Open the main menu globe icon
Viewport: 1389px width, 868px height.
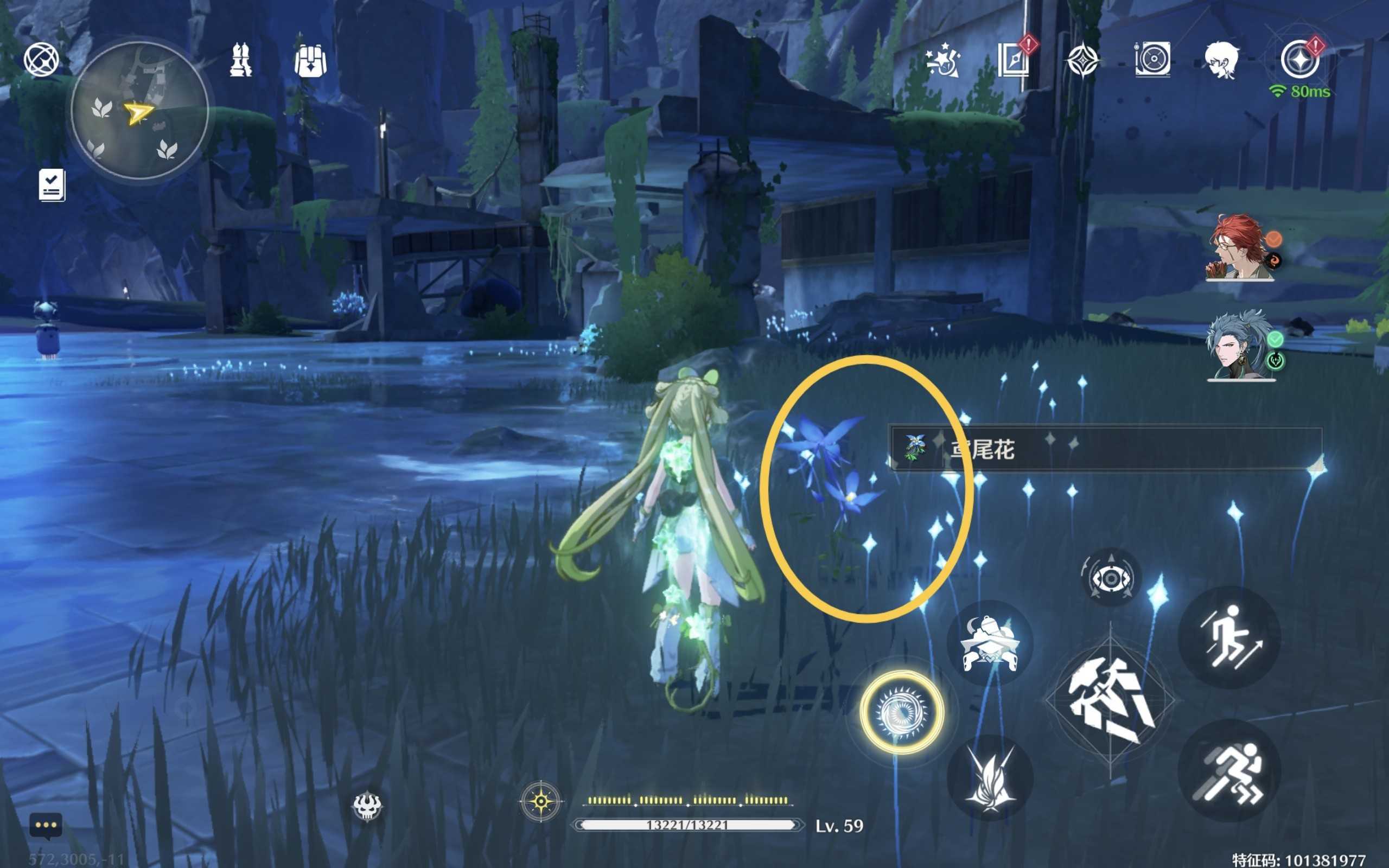click(41, 60)
